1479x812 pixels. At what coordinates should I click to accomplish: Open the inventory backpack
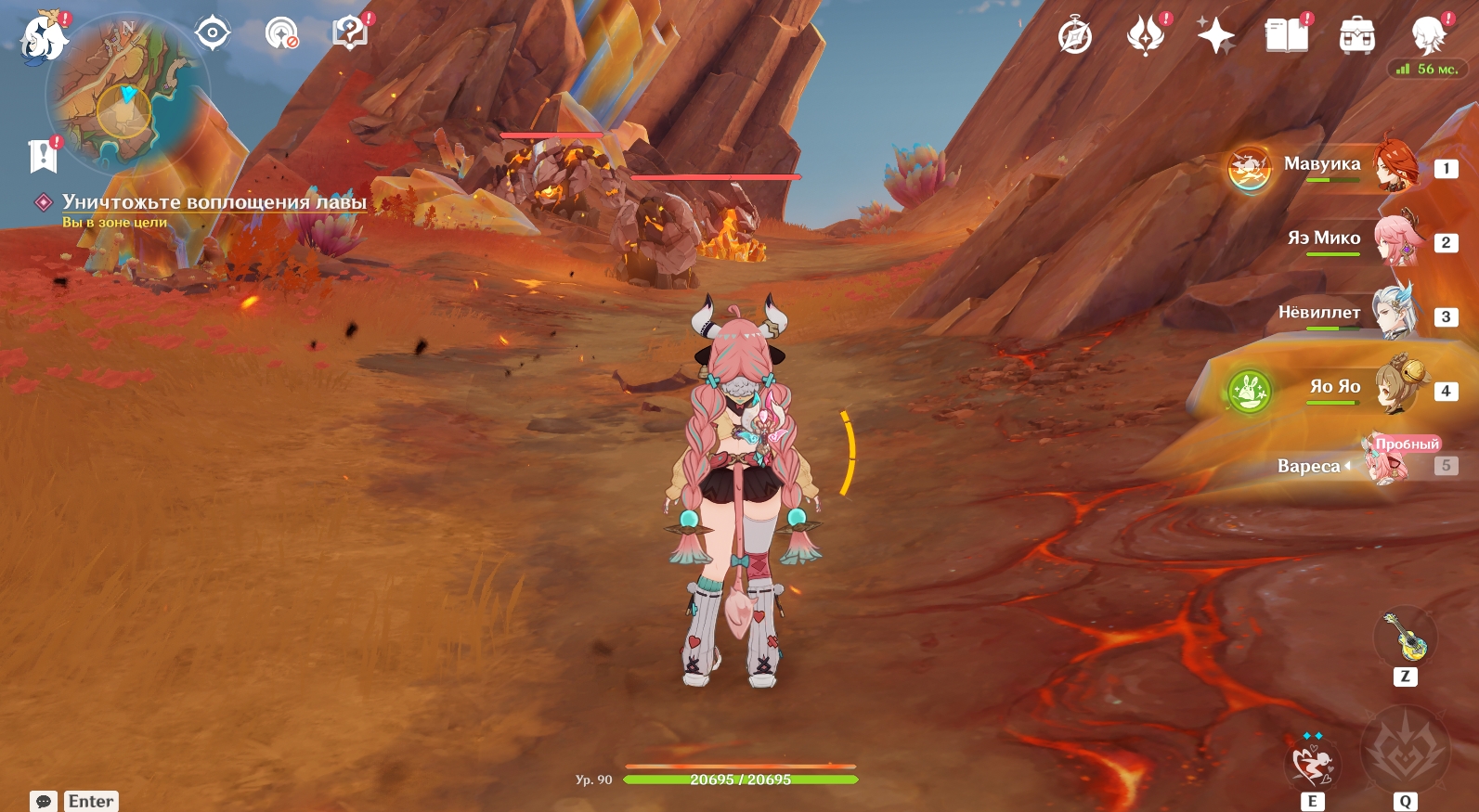(1356, 37)
